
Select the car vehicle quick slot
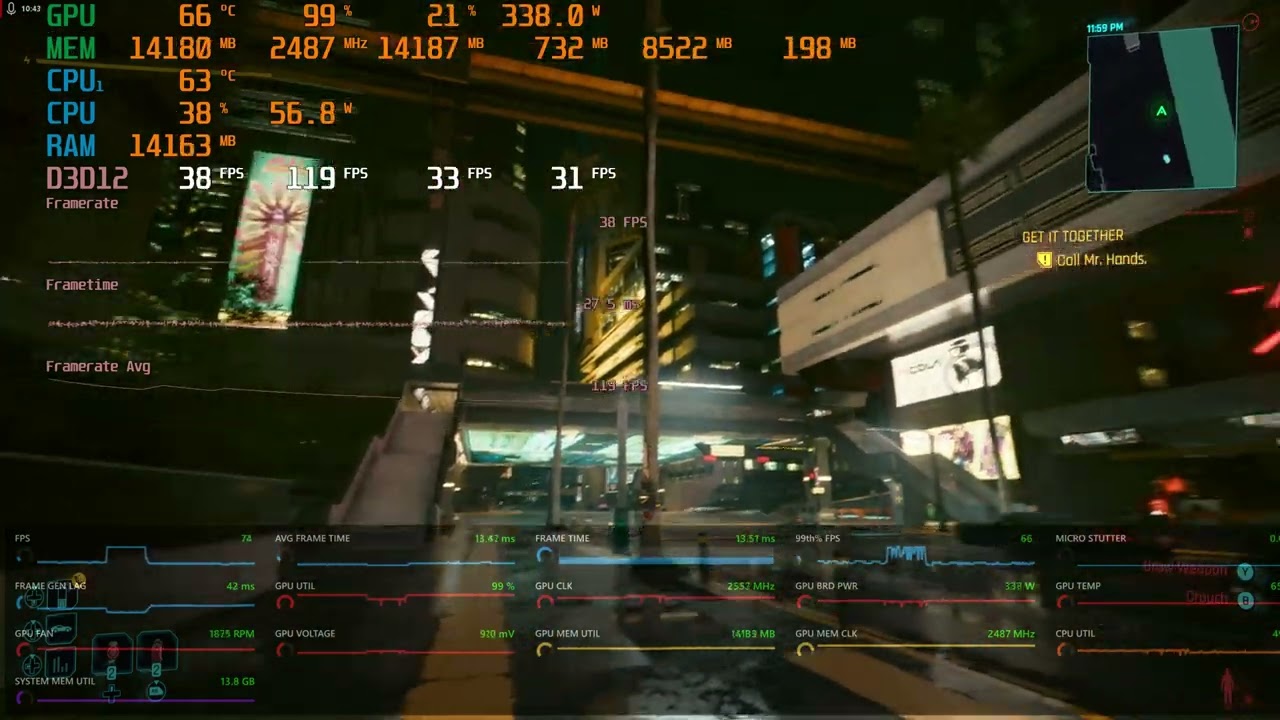click(x=62, y=630)
